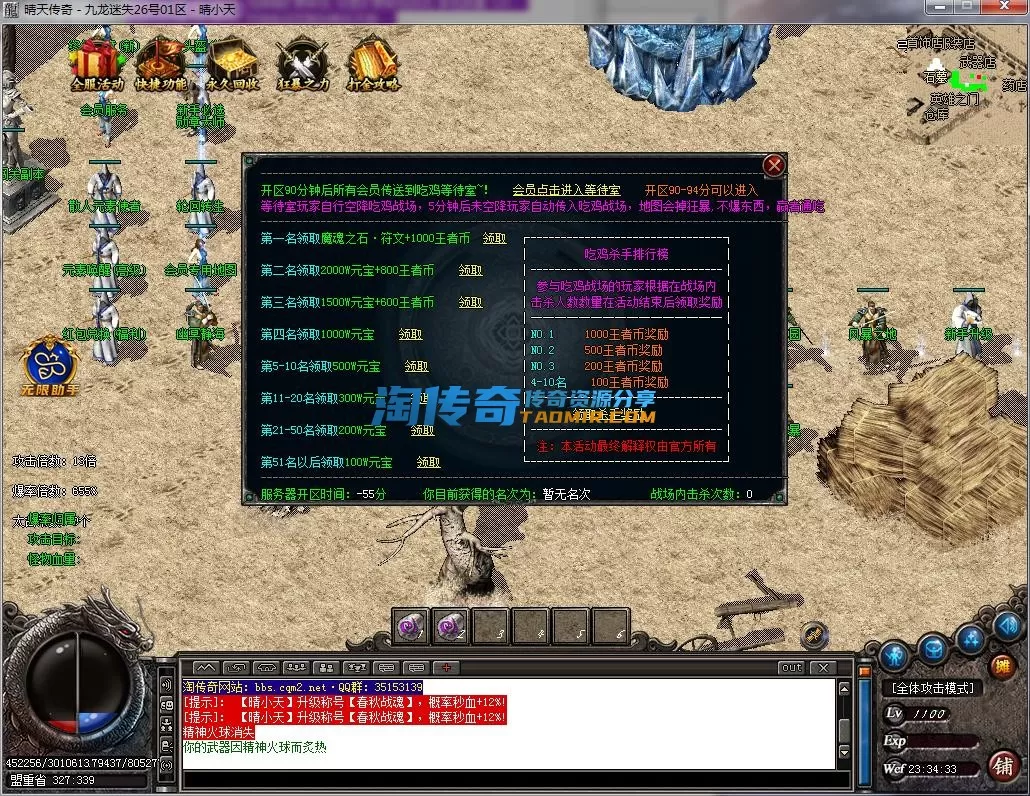Click the OUT button above chat

click(792, 667)
